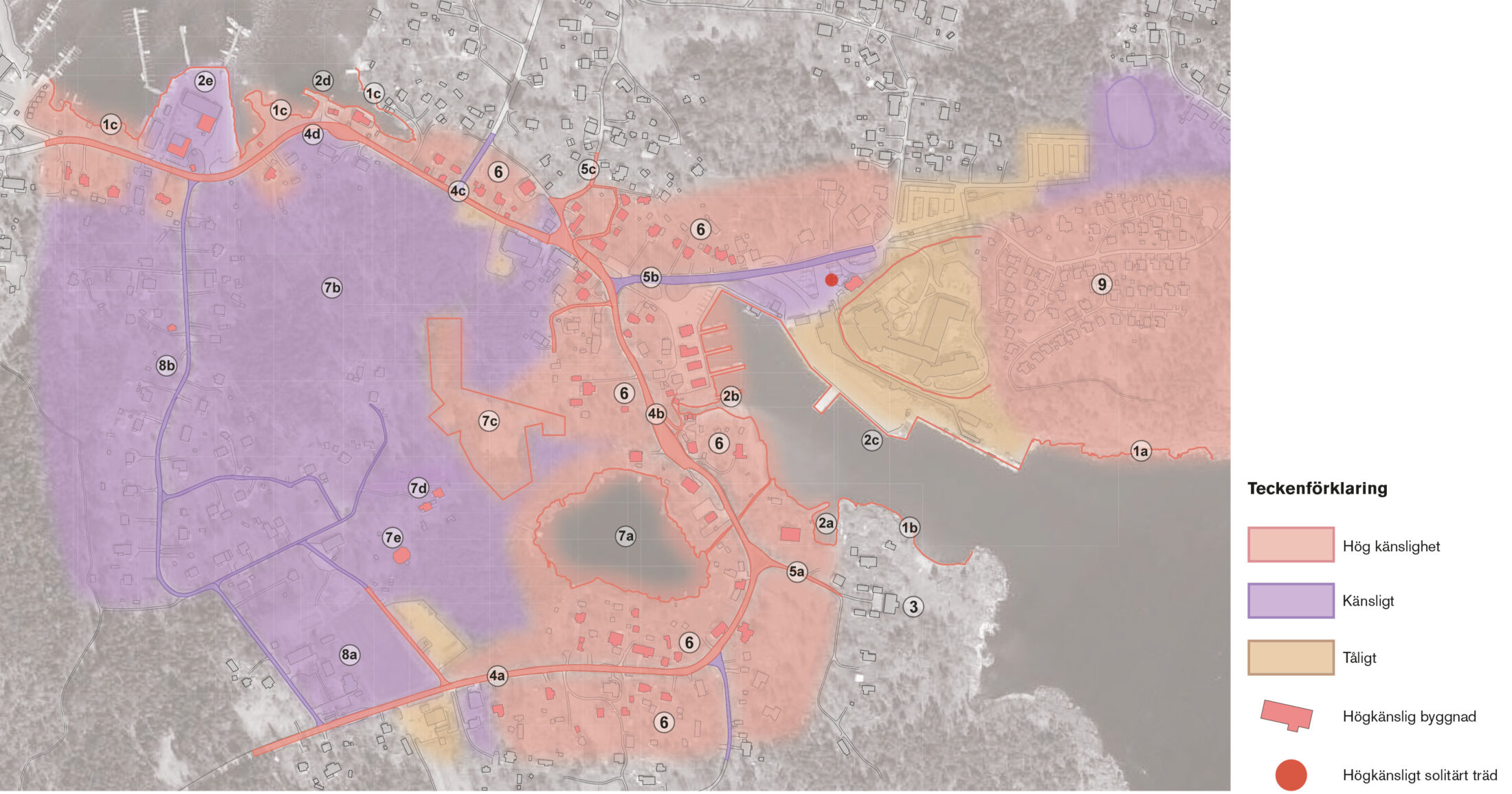1512x794 pixels.
Task: Select map marker 7e
Action: tap(392, 538)
